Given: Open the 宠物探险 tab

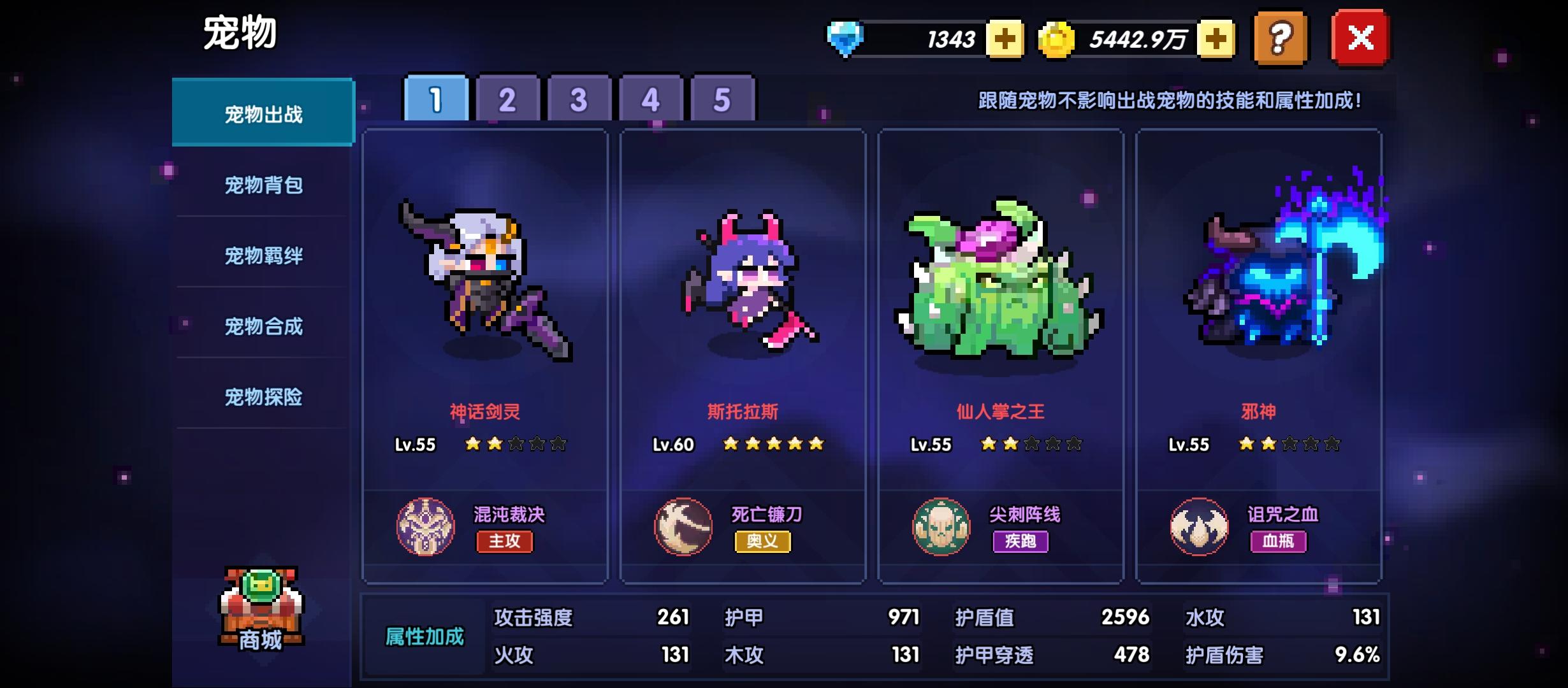Looking at the screenshot, I should (x=263, y=396).
